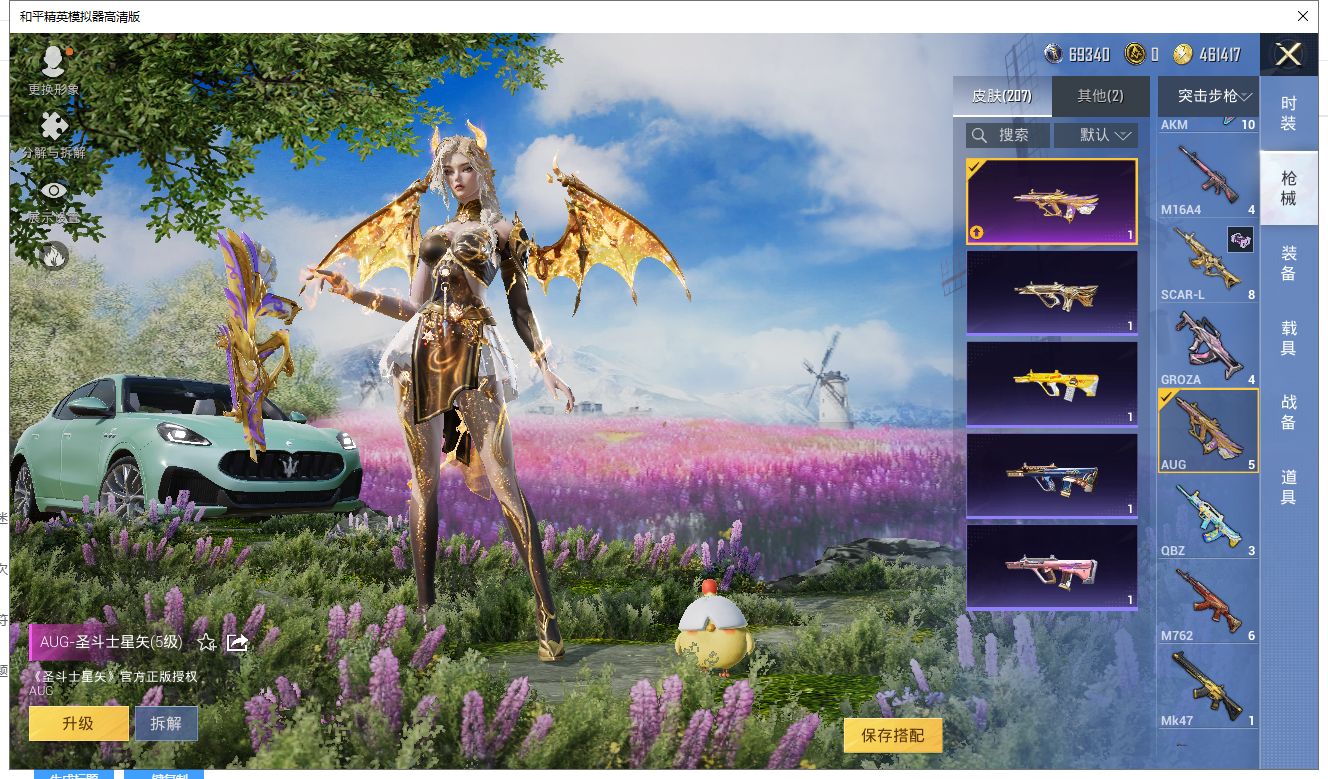1328x779 pixels.
Task: Open the 载具 vehicles category
Action: (1288, 338)
